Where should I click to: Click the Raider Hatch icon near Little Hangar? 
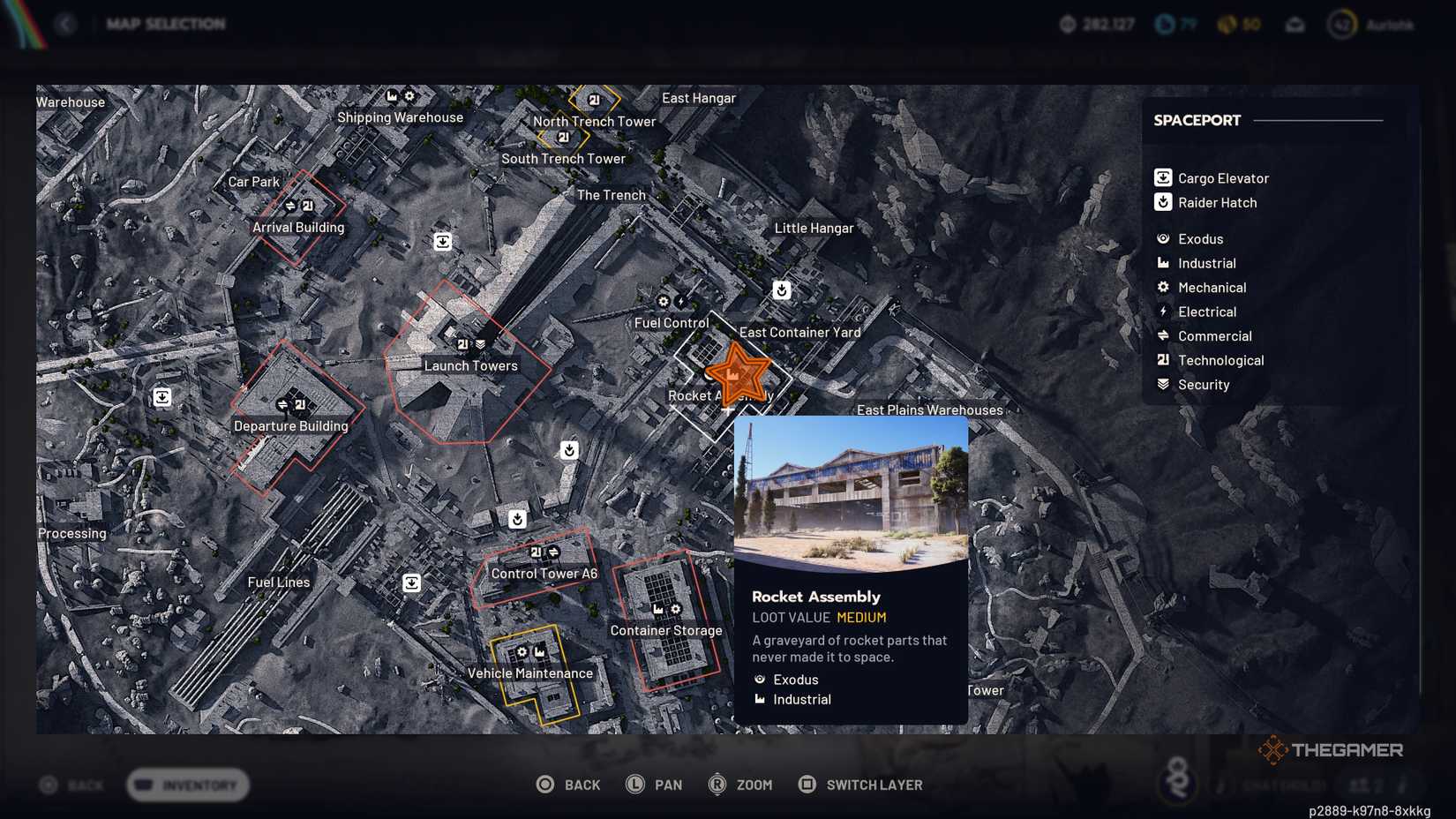(783, 289)
